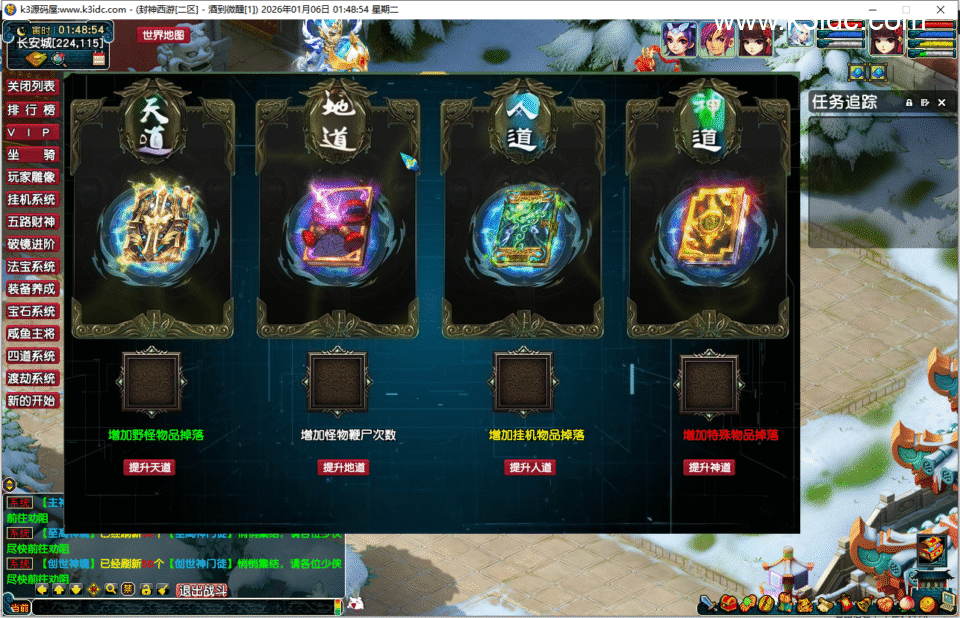Open the 挂机系统 auto-battle menu
Screen dimensions: 960x618
tap(32, 199)
